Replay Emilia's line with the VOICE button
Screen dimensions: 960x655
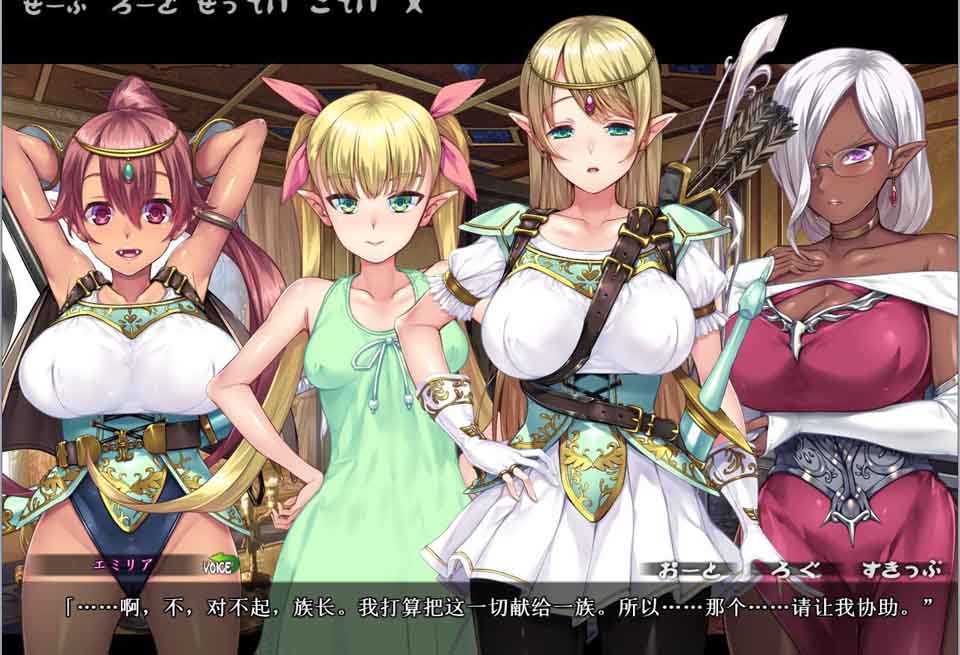[217, 567]
